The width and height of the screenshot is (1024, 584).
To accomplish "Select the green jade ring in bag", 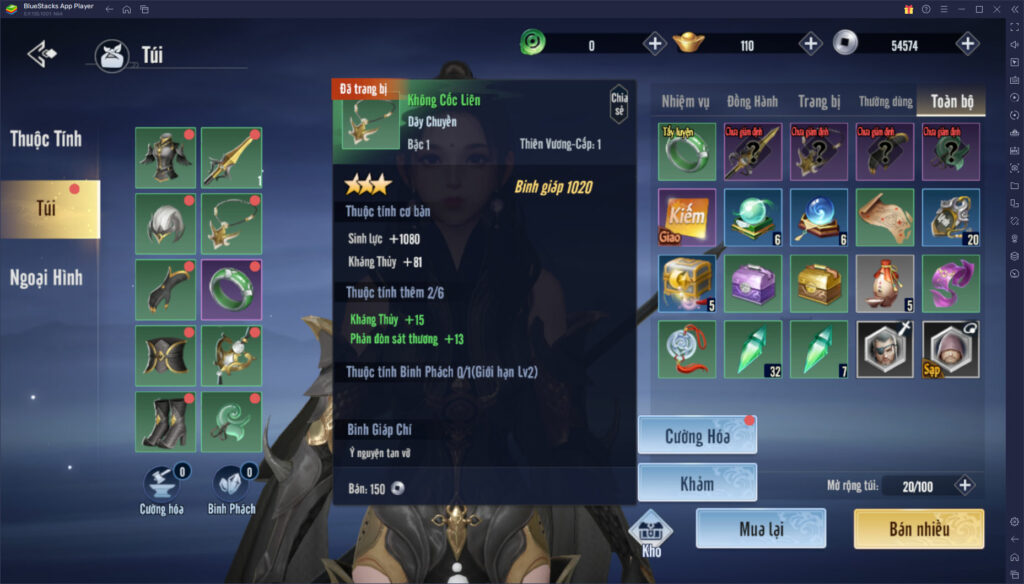I will point(686,151).
